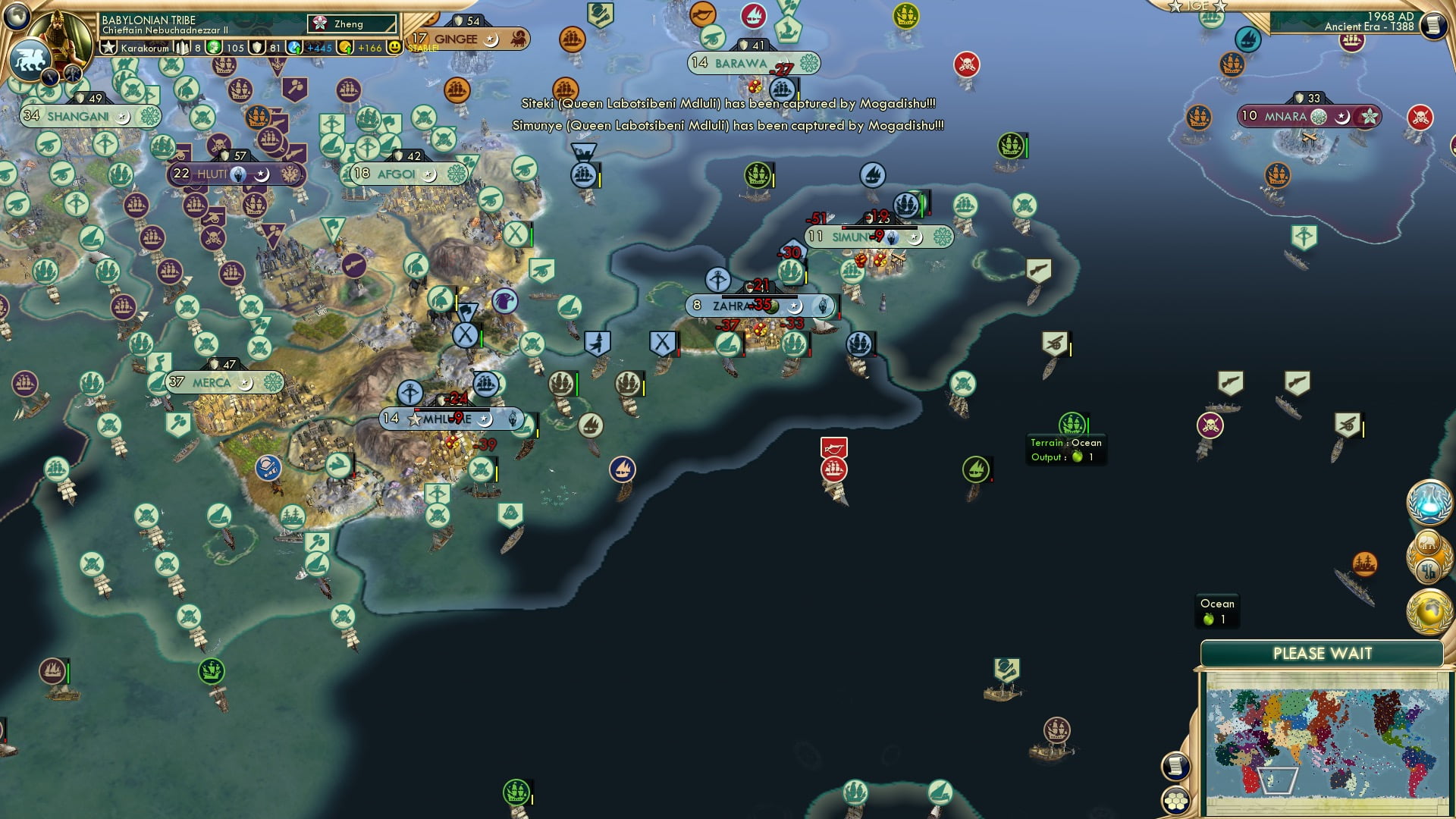Viewport: 1456px width, 819px height.
Task: Toggle the hex grid overlay below the minimap
Action: click(x=1175, y=800)
